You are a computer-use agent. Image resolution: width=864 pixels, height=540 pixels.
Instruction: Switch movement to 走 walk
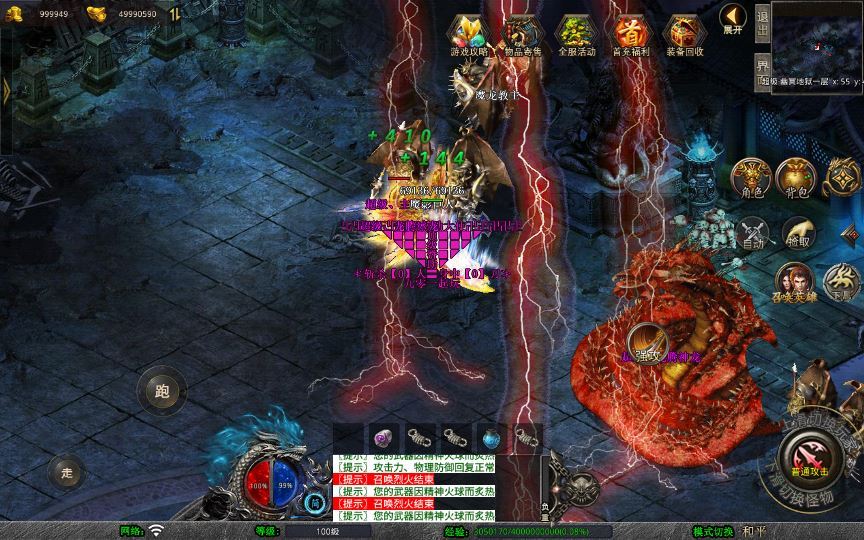click(x=66, y=471)
